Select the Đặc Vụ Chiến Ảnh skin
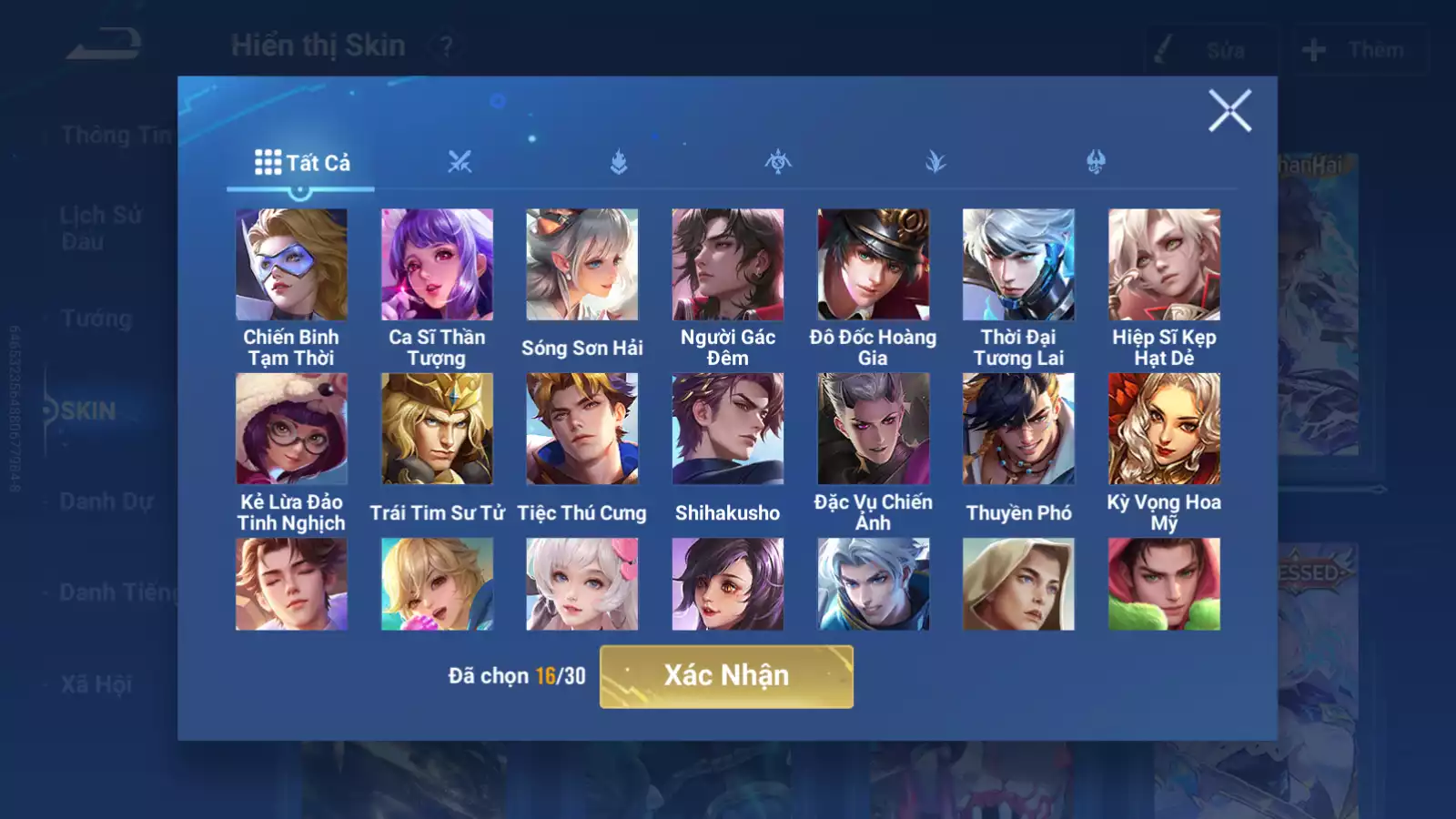Viewport: 1456px width, 819px height. pos(874,429)
